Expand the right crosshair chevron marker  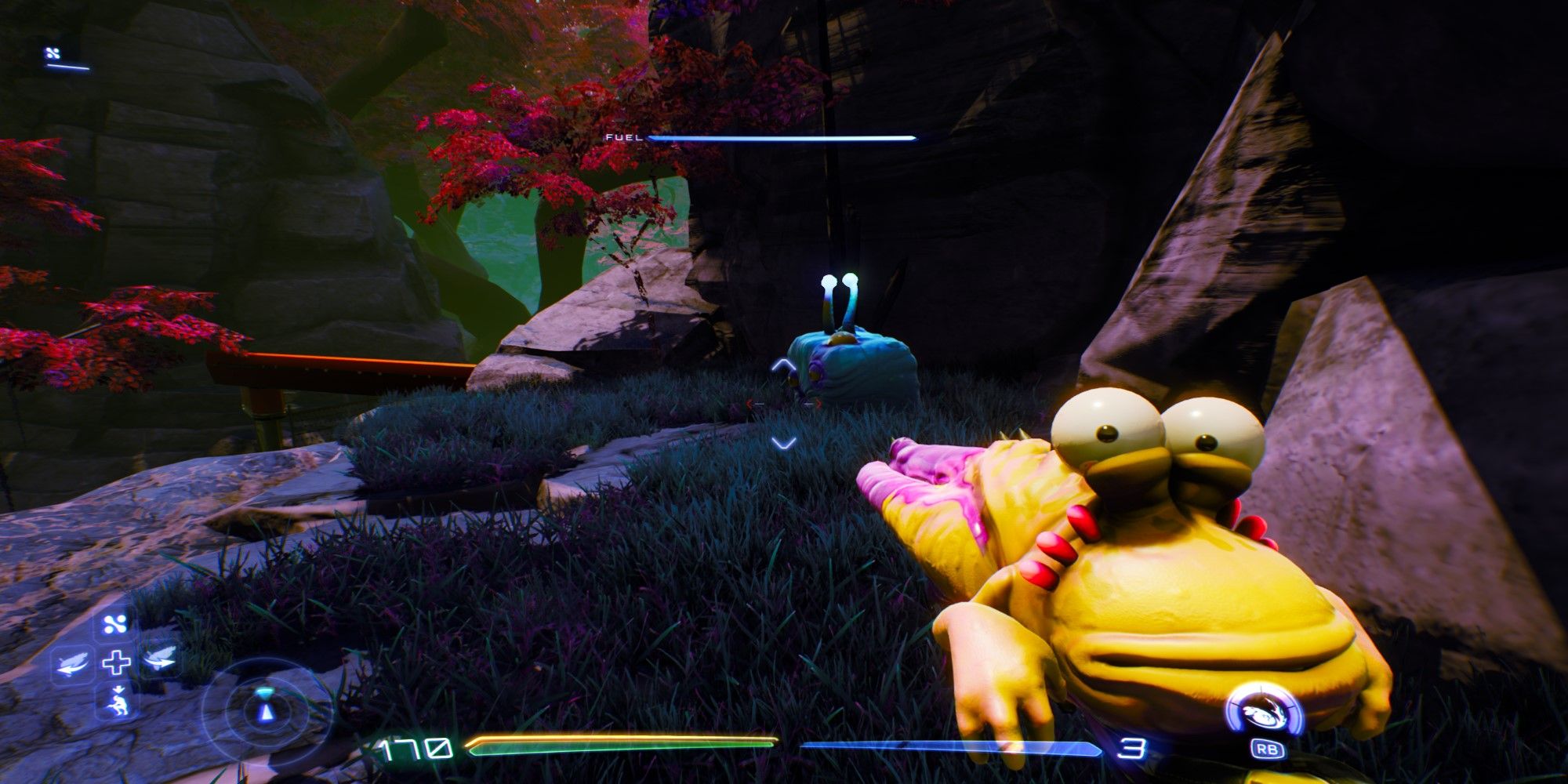pos(818,402)
